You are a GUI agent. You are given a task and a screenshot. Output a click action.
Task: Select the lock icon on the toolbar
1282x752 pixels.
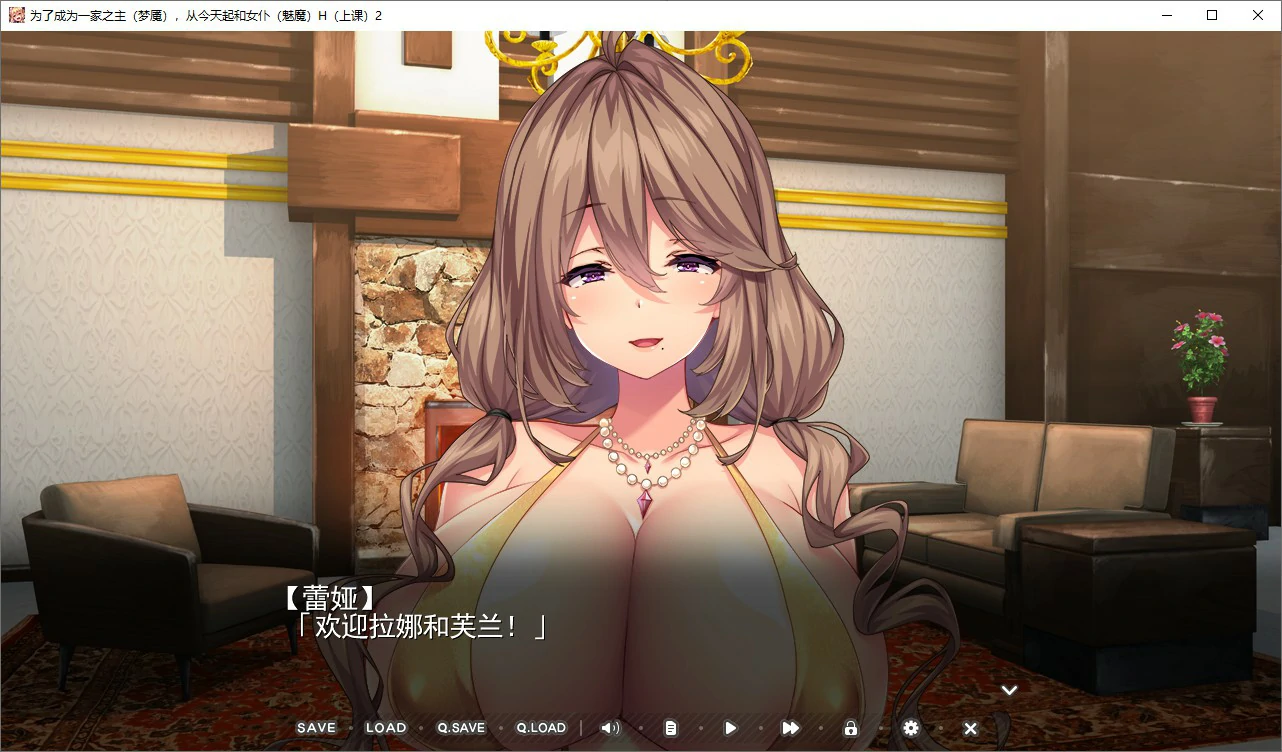coord(851,728)
